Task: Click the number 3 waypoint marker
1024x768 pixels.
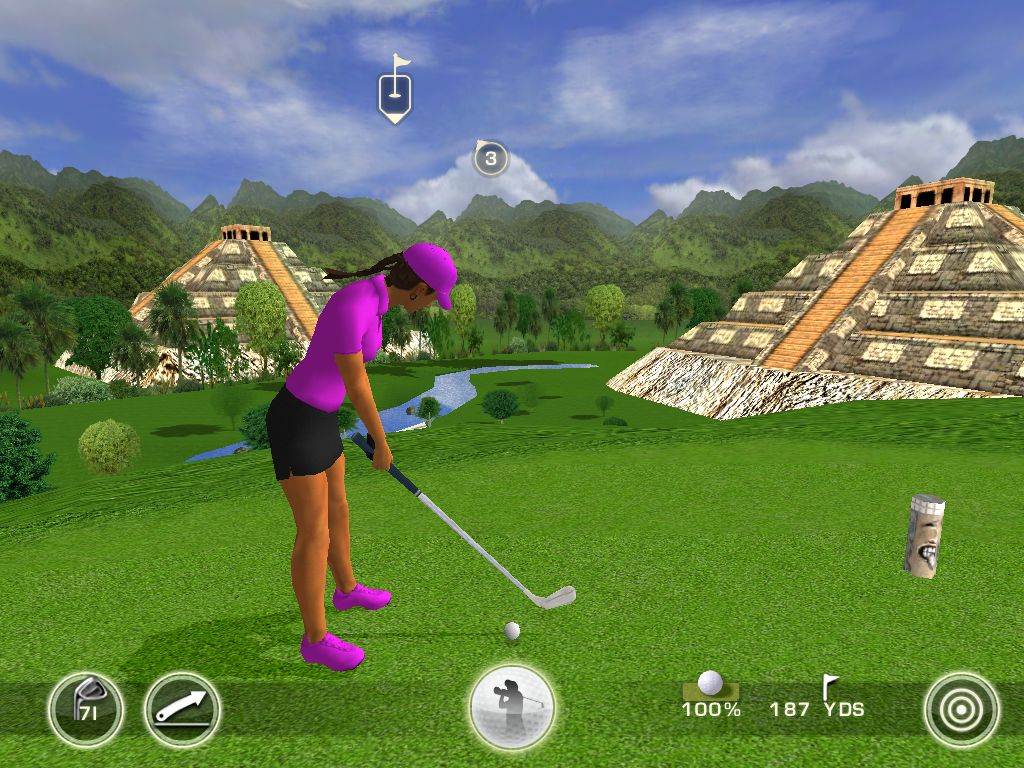Action: pyautogui.click(x=490, y=158)
